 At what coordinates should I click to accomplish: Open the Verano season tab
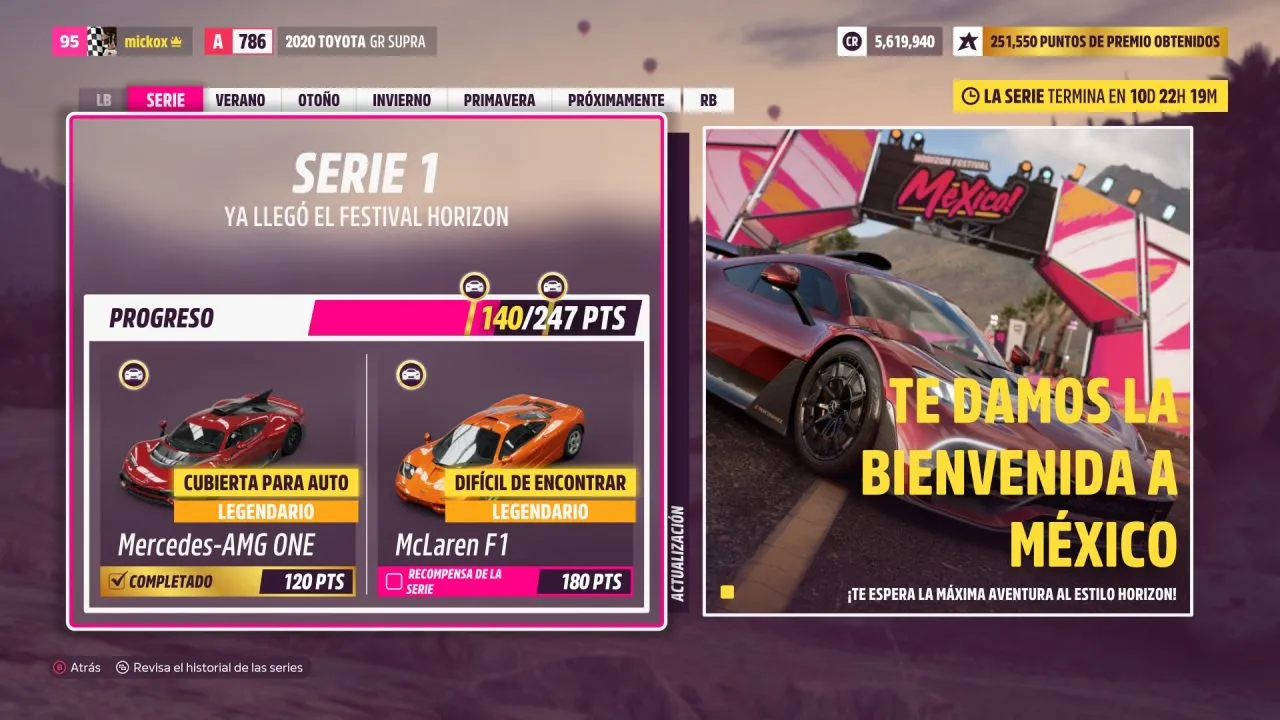[240, 100]
